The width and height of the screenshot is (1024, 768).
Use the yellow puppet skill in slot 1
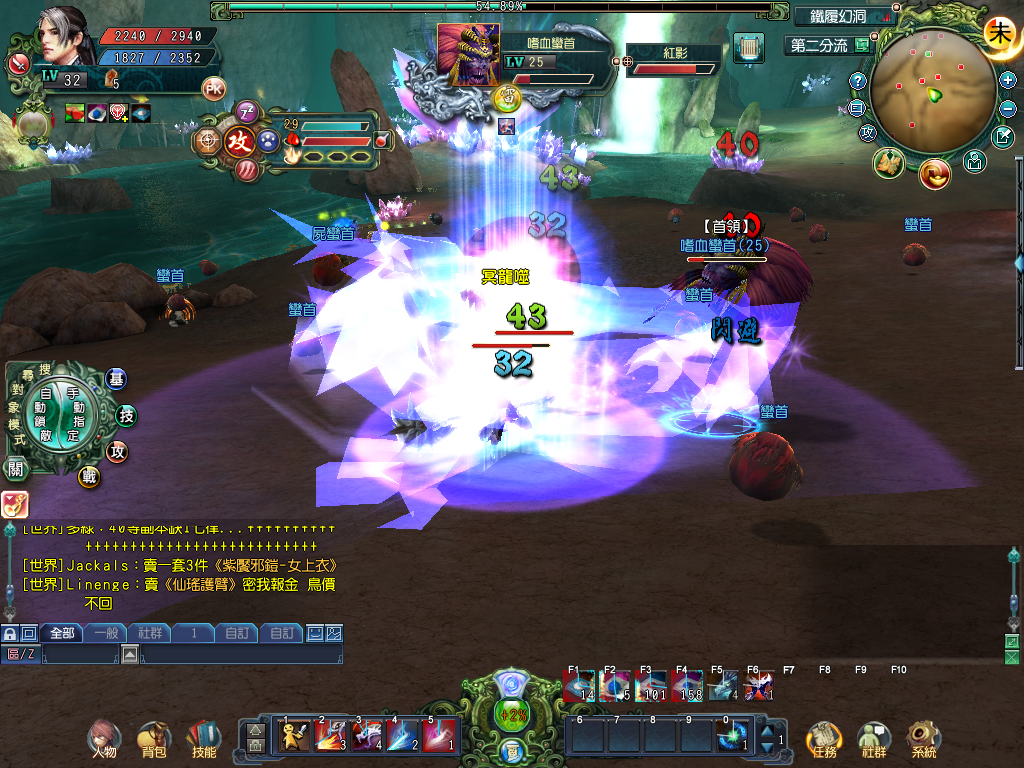pos(293,736)
